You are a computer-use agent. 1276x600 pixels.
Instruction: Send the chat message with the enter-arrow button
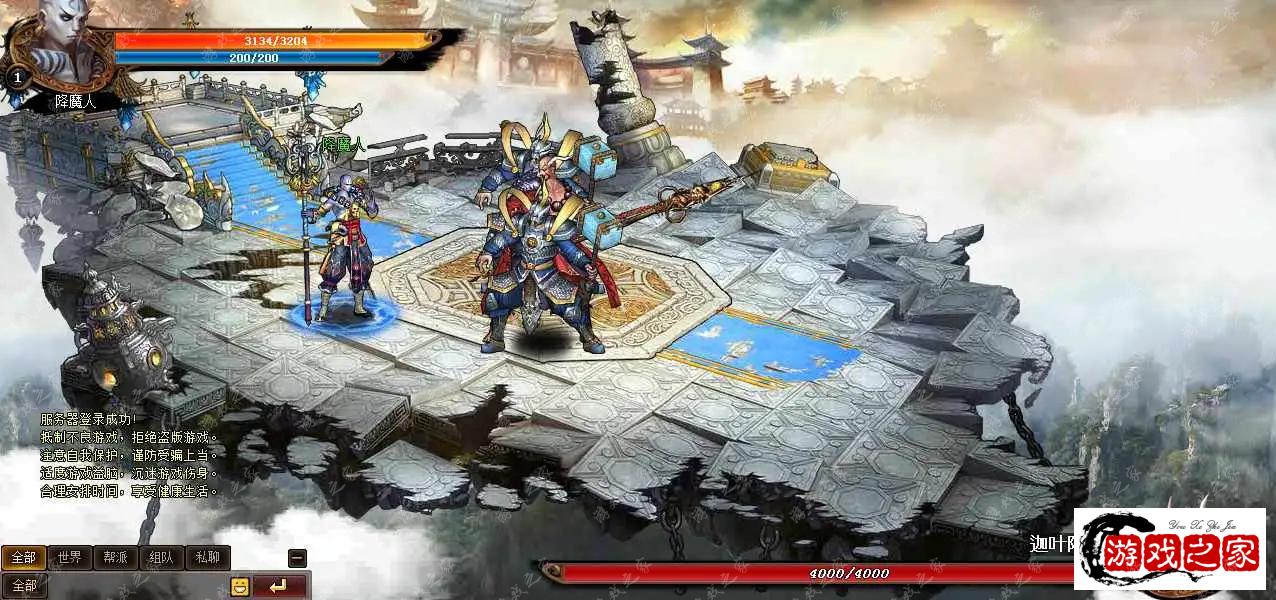279,586
